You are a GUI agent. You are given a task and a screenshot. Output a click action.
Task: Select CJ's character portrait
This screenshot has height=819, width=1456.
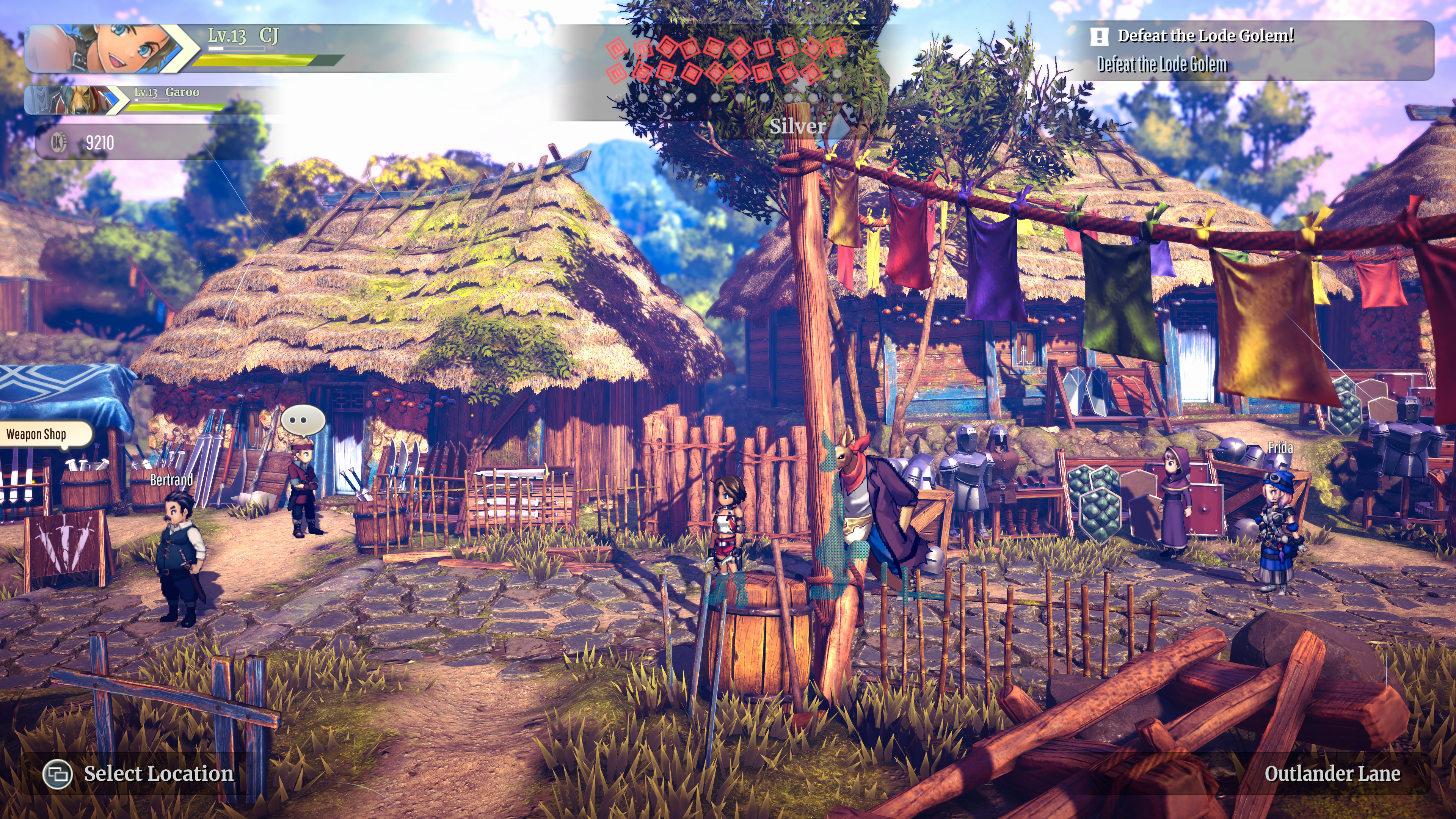107,49
